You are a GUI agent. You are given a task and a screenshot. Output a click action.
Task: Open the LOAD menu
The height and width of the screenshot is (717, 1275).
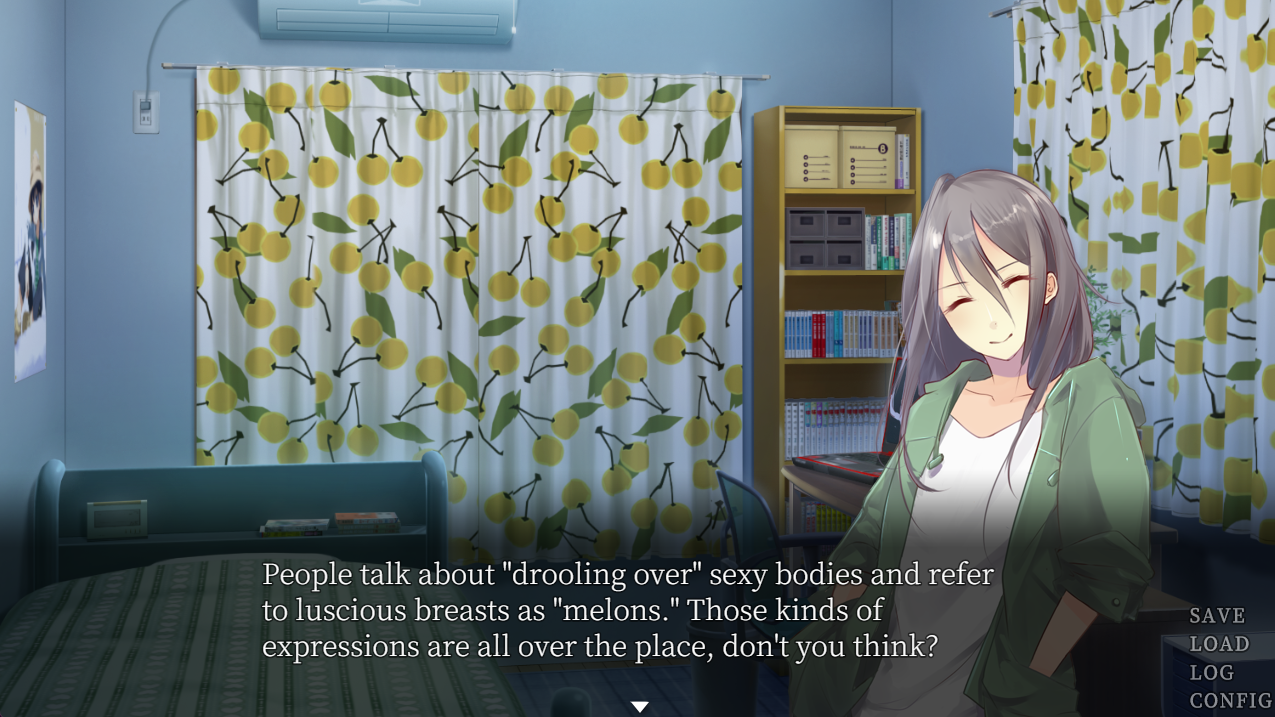point(1219,644)
